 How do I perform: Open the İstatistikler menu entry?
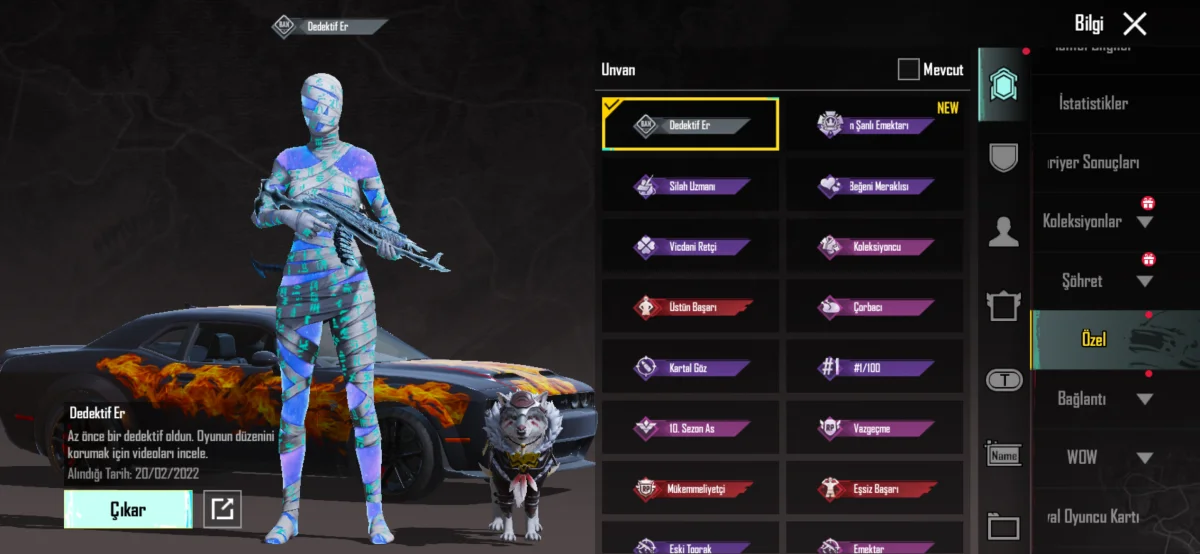(x=1093, y=103)
